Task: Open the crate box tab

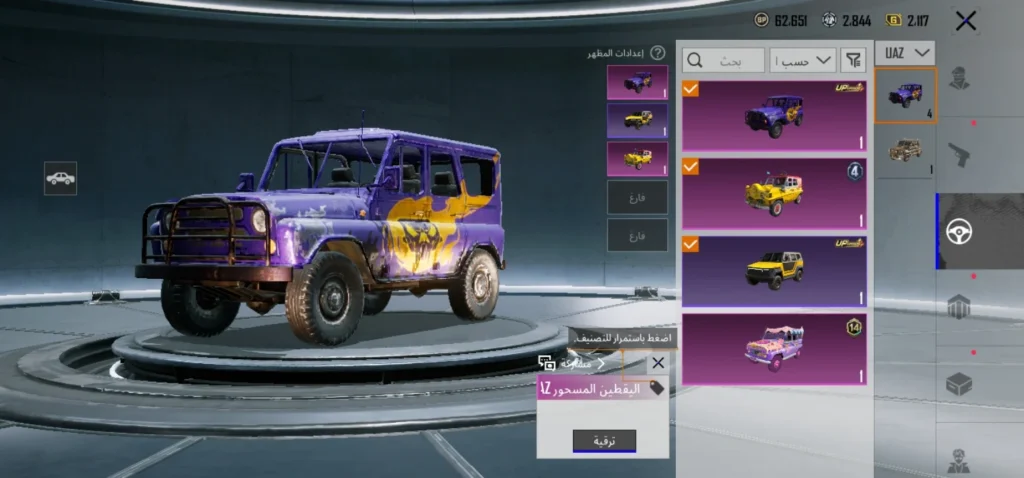Action: 959,383
